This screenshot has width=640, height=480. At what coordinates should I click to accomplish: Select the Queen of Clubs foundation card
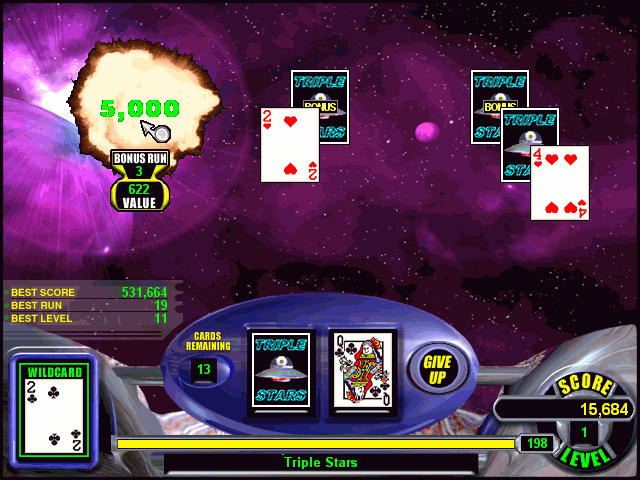361,370
